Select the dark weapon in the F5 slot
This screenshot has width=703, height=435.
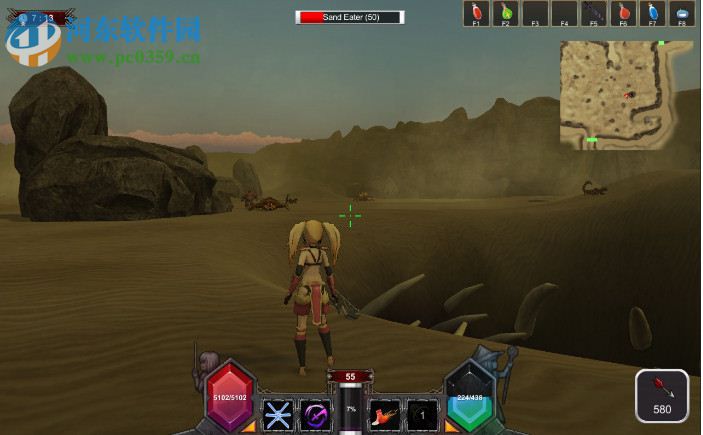point(594,13)
